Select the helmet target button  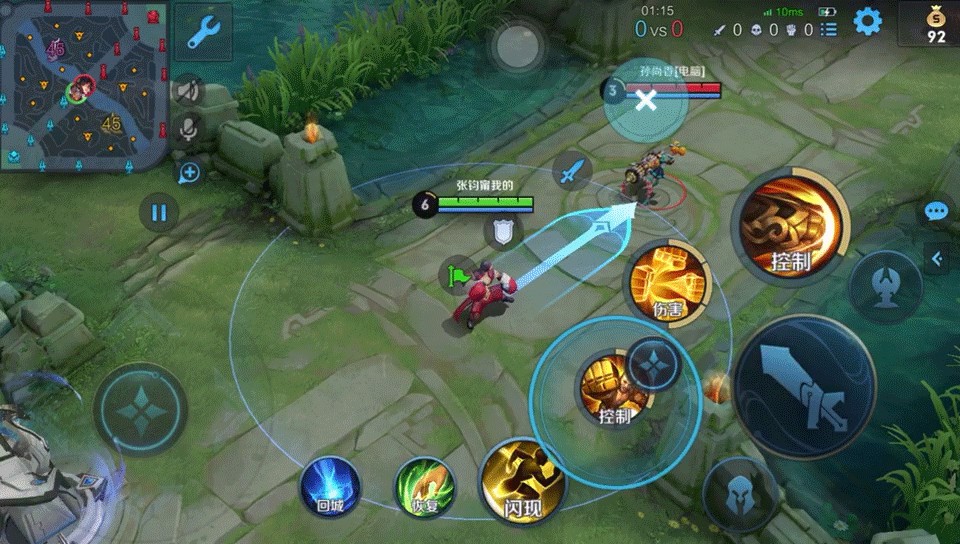click(741, 494)
